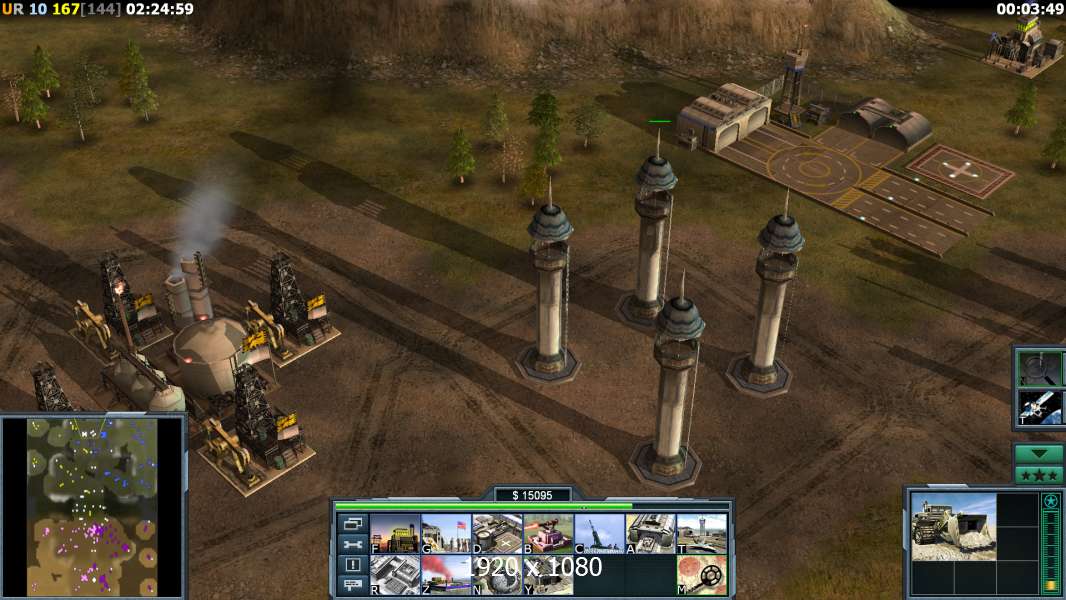Activate the mine clearing detector command
This screenshot has width=1066, height=600.
(701, 575)
